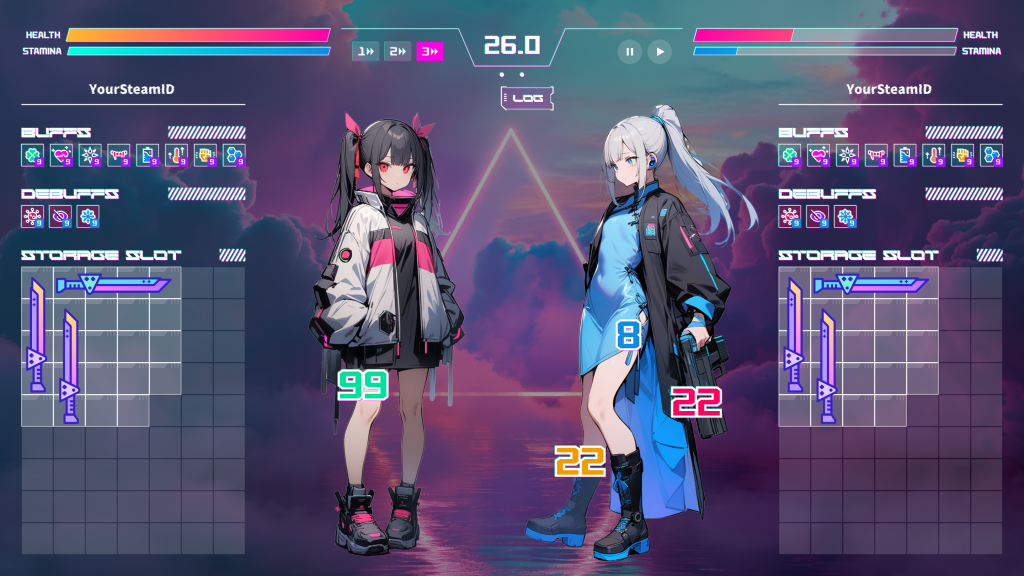Viewport: 1024px width, 576px height.
Task: Click left player's battery buff icon
Action: tap(148, 155)
